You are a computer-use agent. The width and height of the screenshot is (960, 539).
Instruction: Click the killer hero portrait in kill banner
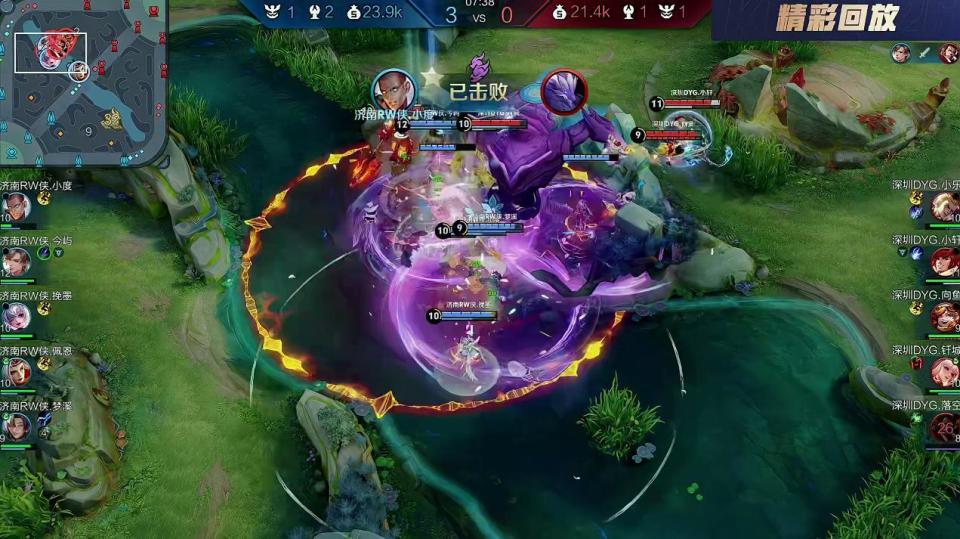394,91
